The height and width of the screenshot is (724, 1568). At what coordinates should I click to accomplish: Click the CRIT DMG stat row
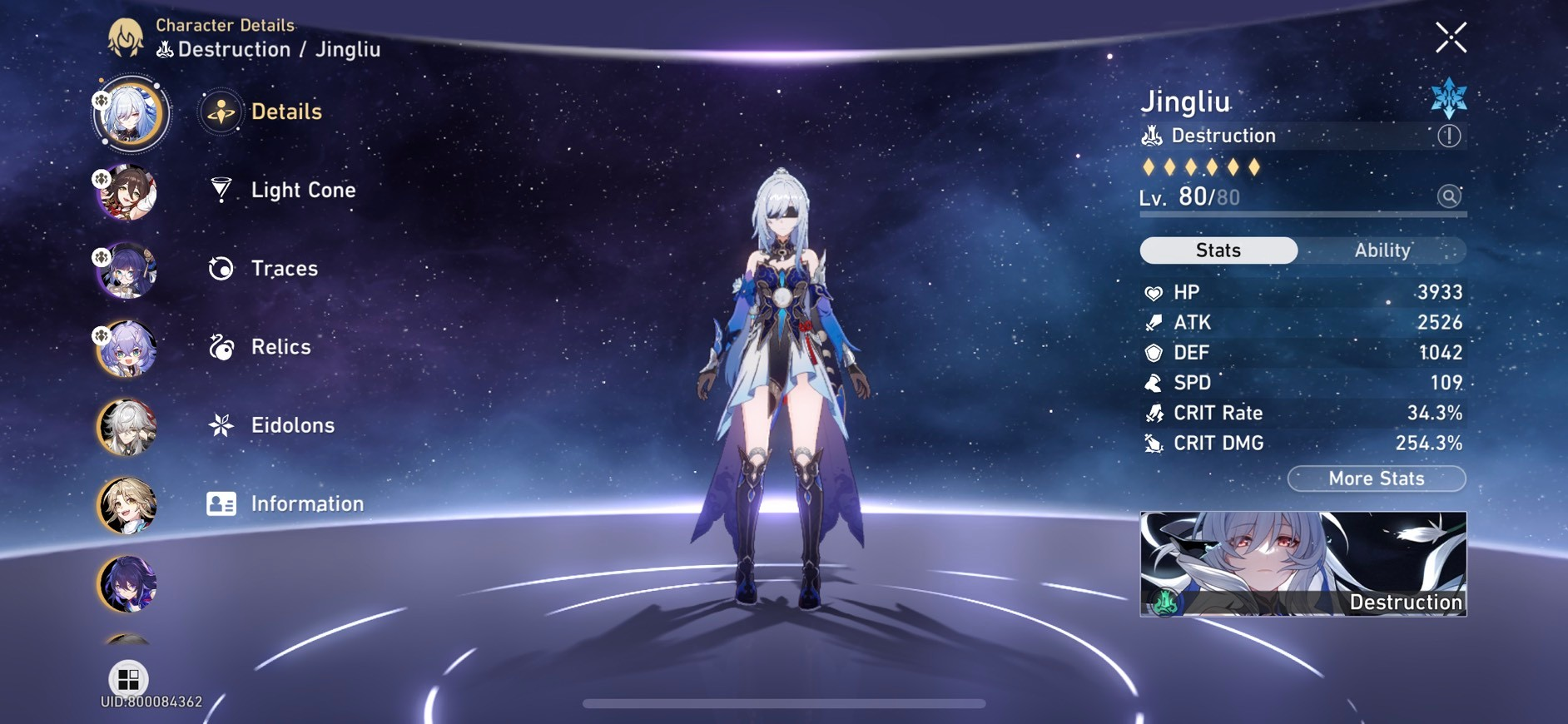[x=1303, y=443]
